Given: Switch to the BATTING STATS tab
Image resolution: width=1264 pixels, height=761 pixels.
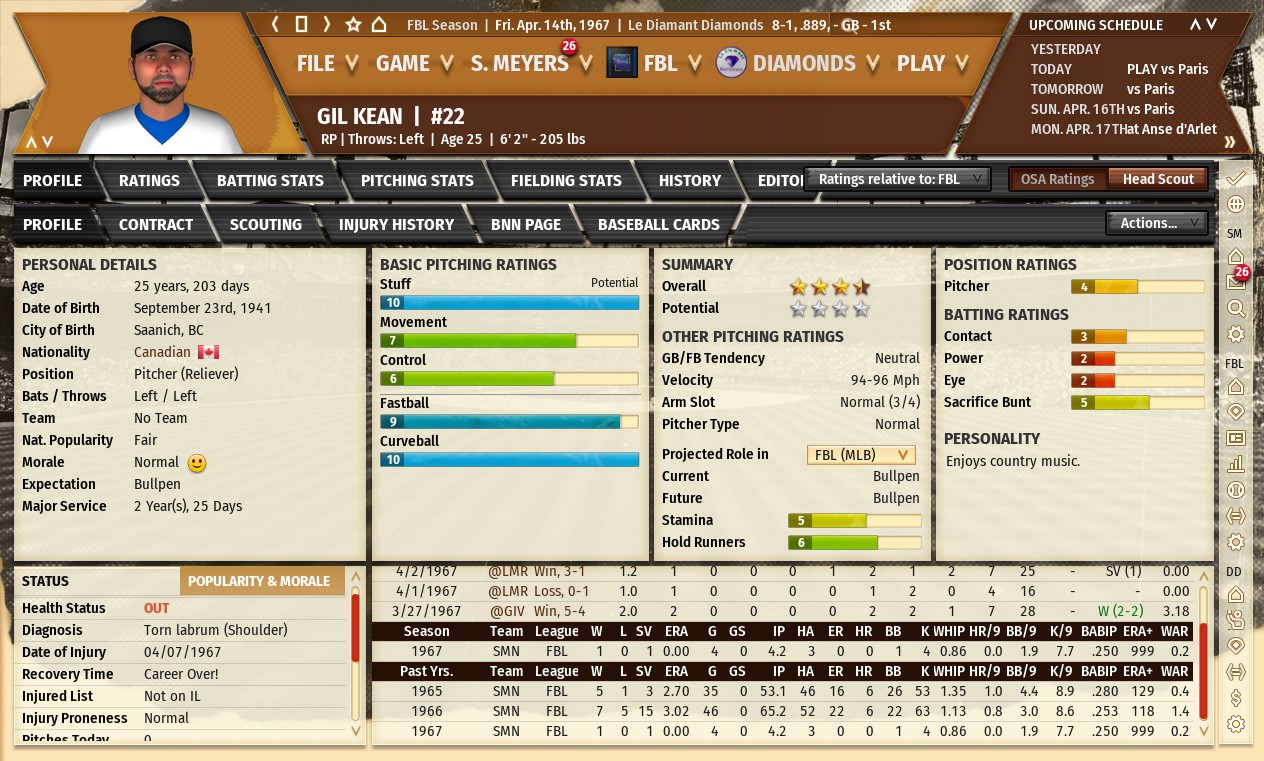Looking at the screenshot, I should [270, 180].
